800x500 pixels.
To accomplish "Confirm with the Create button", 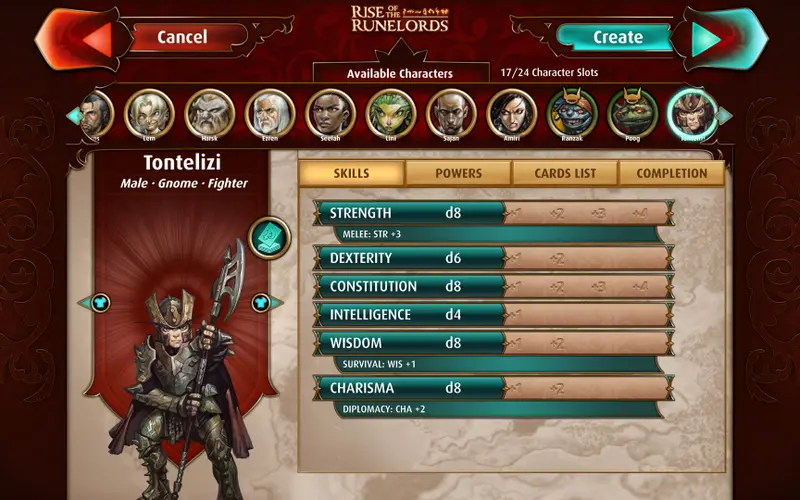I will coord(618,37).
